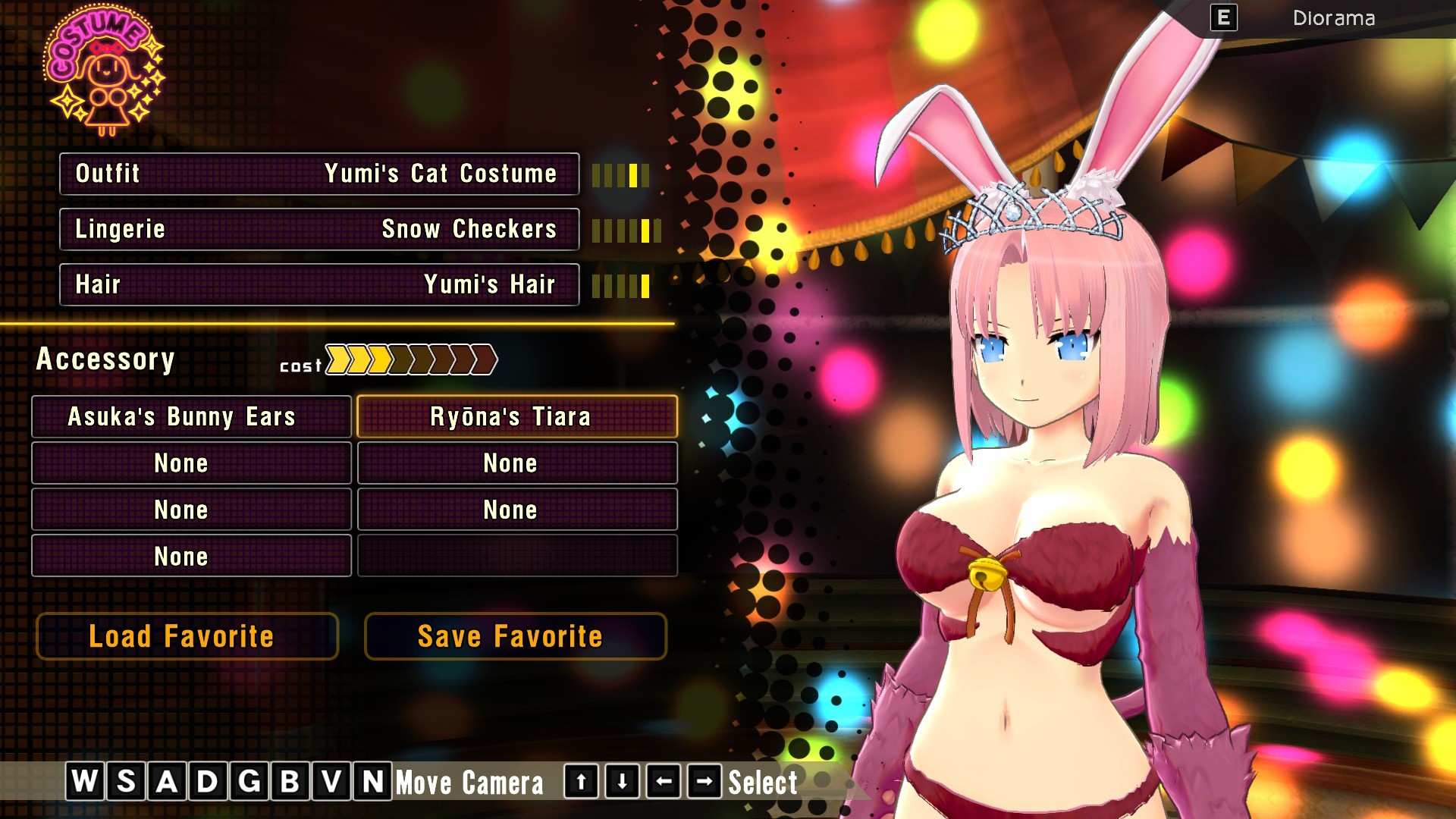This screenshot has height=819, width=1456.
Task: Toggle Ryōna's Tiara accessory
Action: point(516,416)
